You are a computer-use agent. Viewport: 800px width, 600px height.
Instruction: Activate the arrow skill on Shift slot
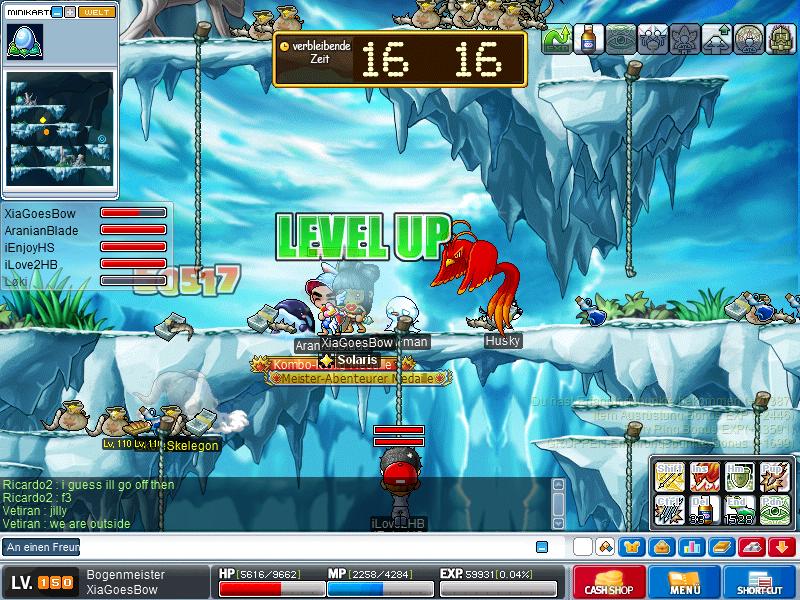[x=670, y=477]
